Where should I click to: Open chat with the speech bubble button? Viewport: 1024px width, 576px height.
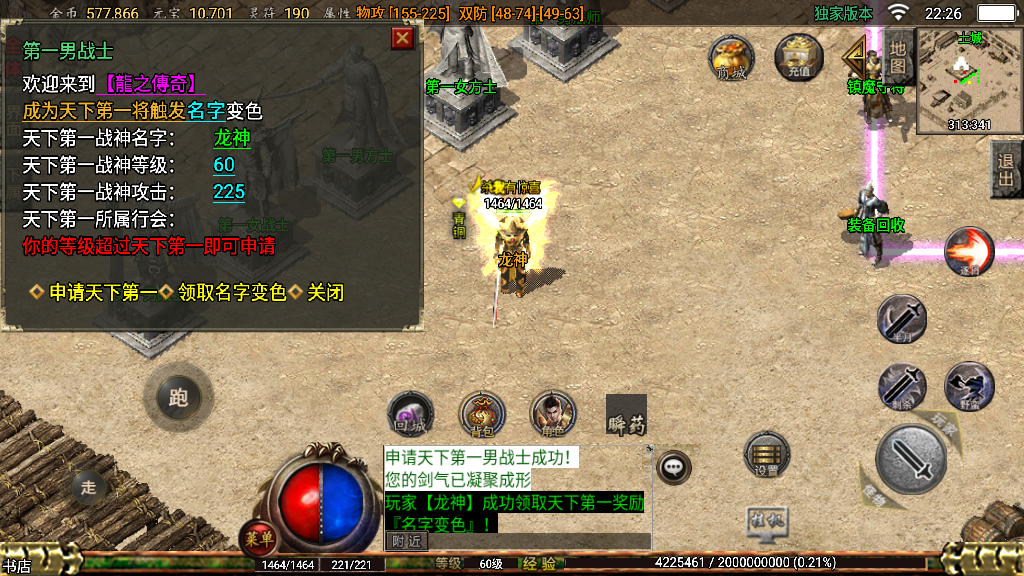pyautogui.click(x=675, y=465)
